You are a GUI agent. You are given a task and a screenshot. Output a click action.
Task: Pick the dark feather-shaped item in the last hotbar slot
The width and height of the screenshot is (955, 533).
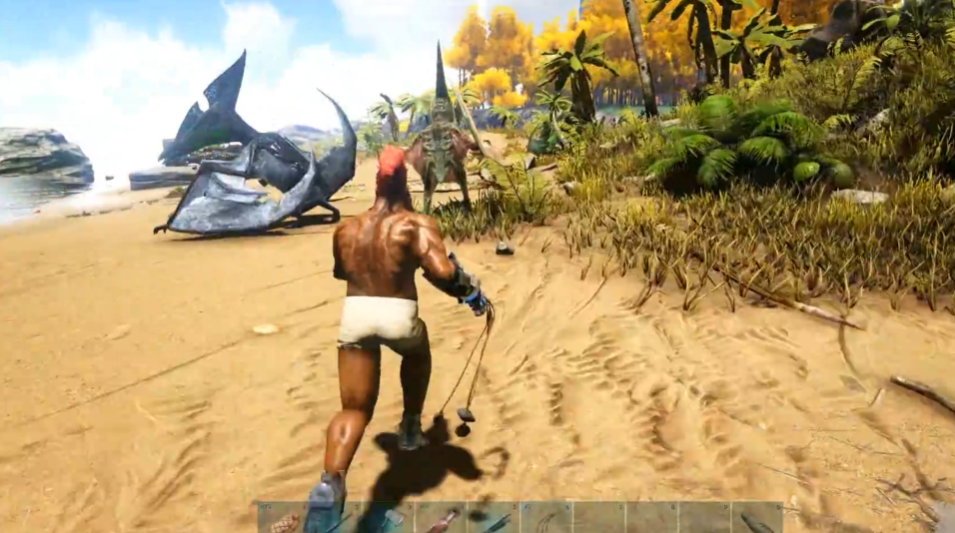coord(757,519)
